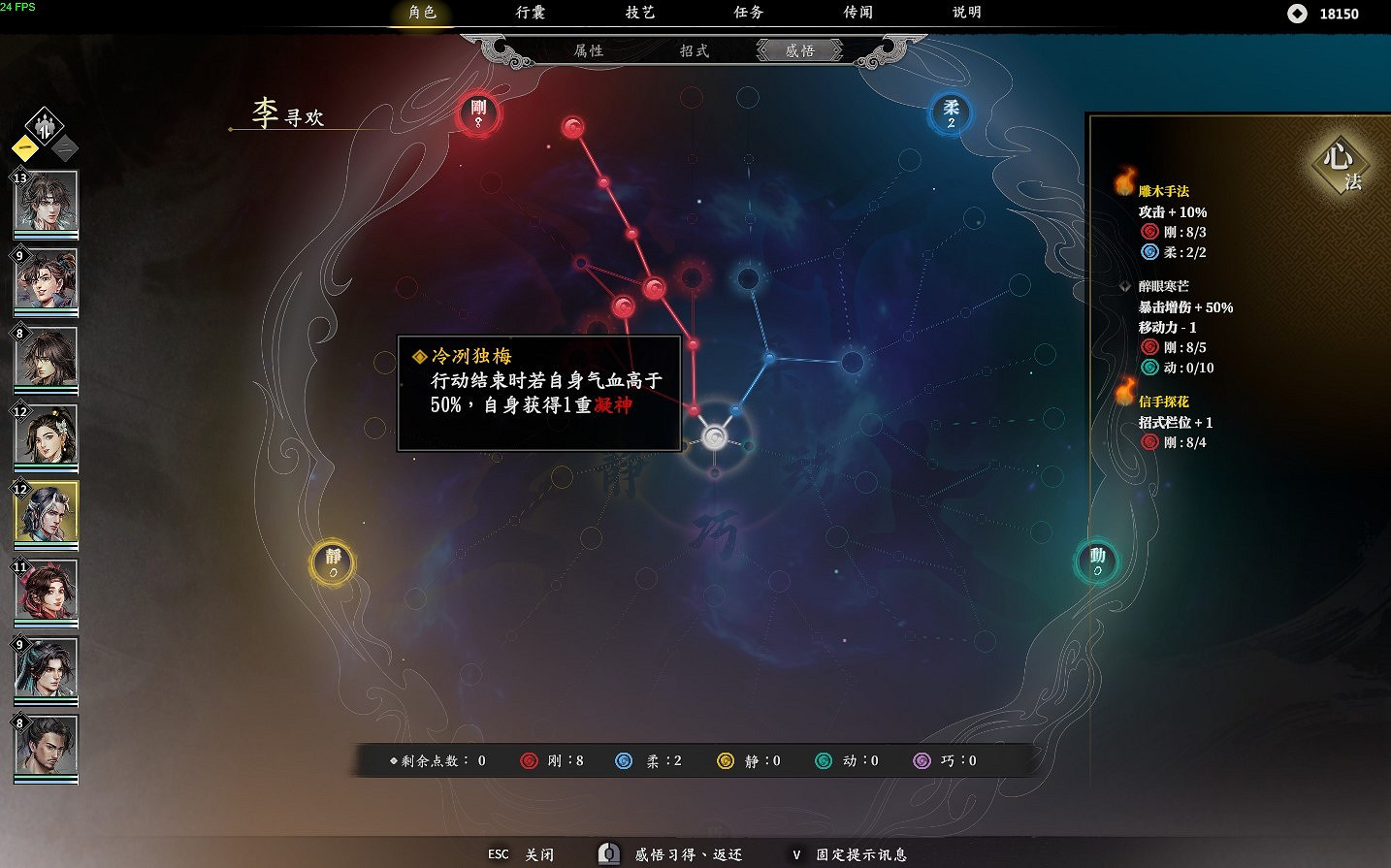Screen dimensions: 1391x868
Task: Click the flame icon beside 信手探花
Action: pos(1124,396)
